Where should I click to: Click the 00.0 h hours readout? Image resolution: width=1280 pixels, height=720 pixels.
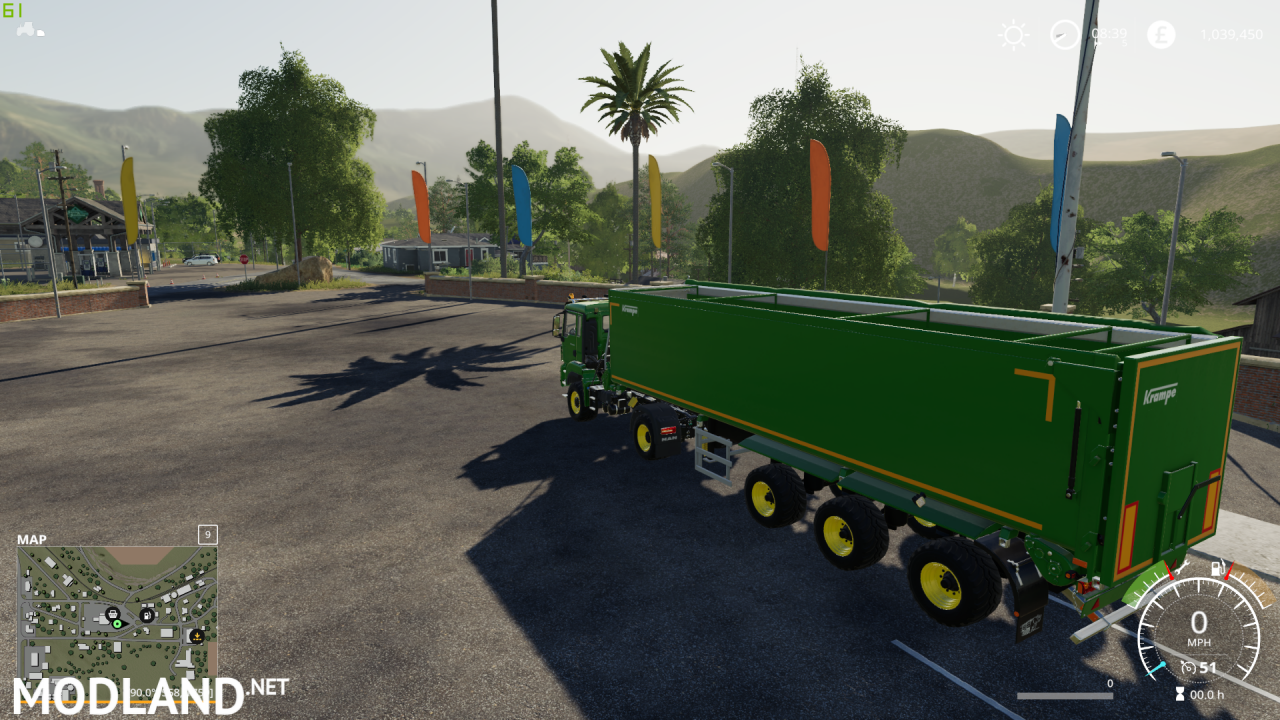pos(1208,695)
